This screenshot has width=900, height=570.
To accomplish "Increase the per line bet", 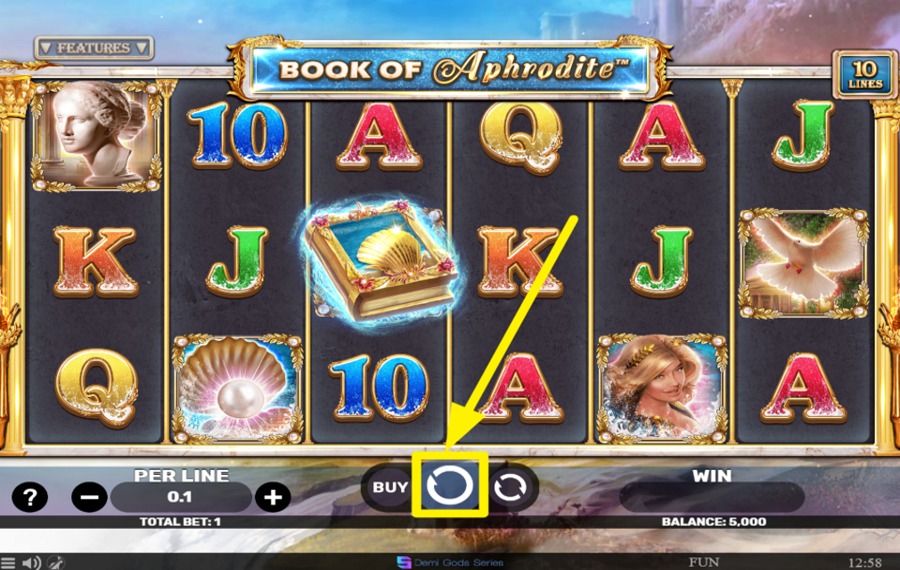I will (272, 496).
